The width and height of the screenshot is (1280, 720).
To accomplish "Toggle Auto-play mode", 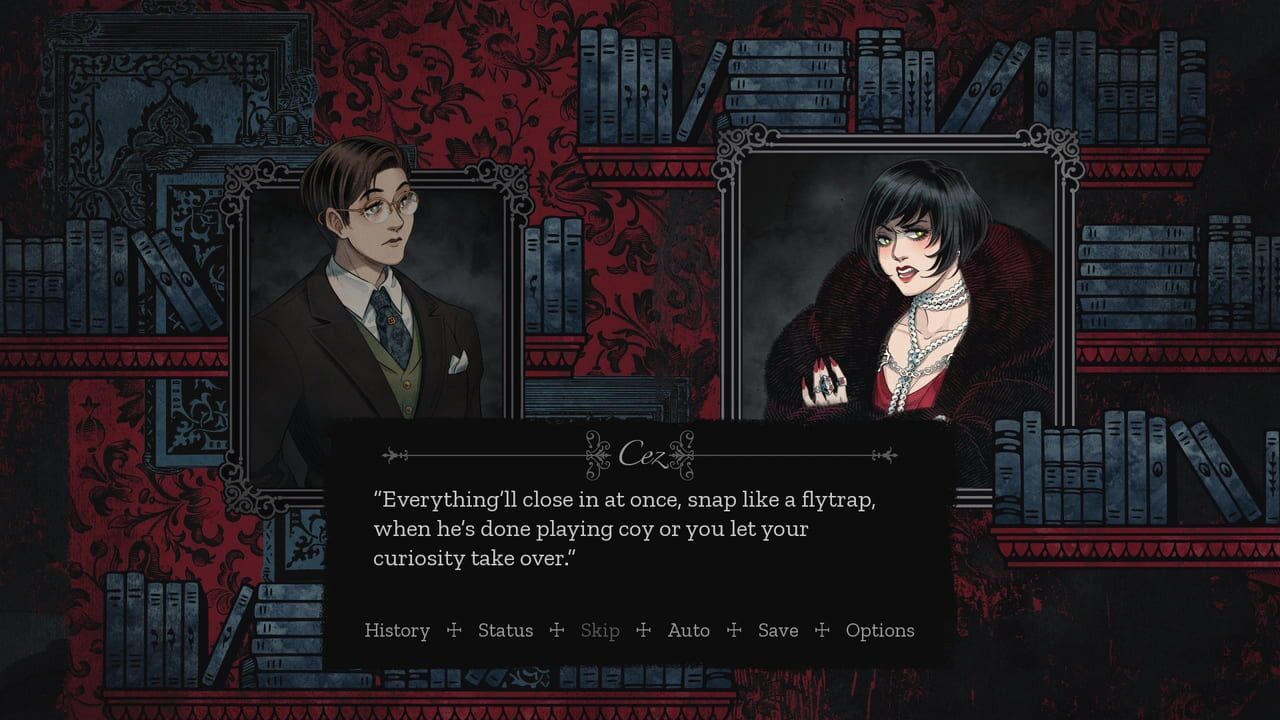I will [689, 631].
